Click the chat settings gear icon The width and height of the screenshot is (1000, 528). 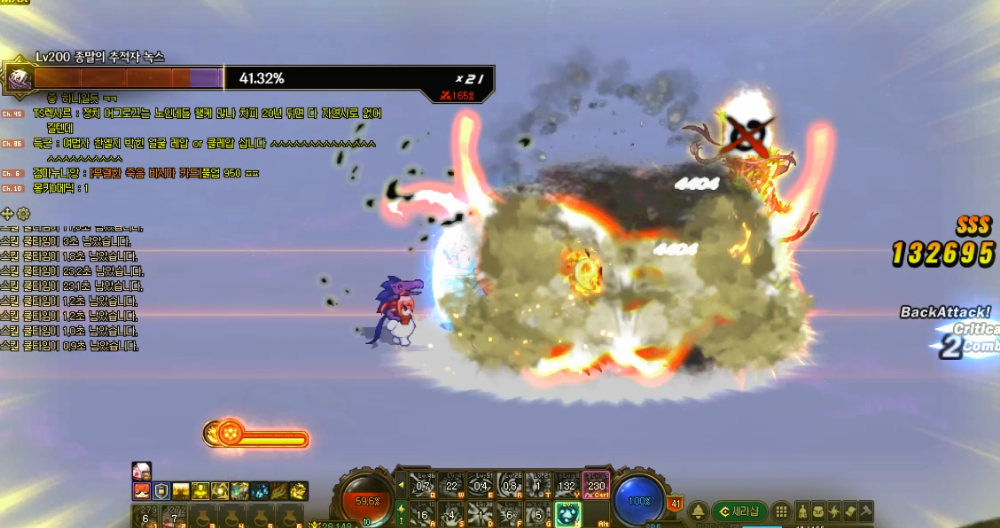(24, 213)
